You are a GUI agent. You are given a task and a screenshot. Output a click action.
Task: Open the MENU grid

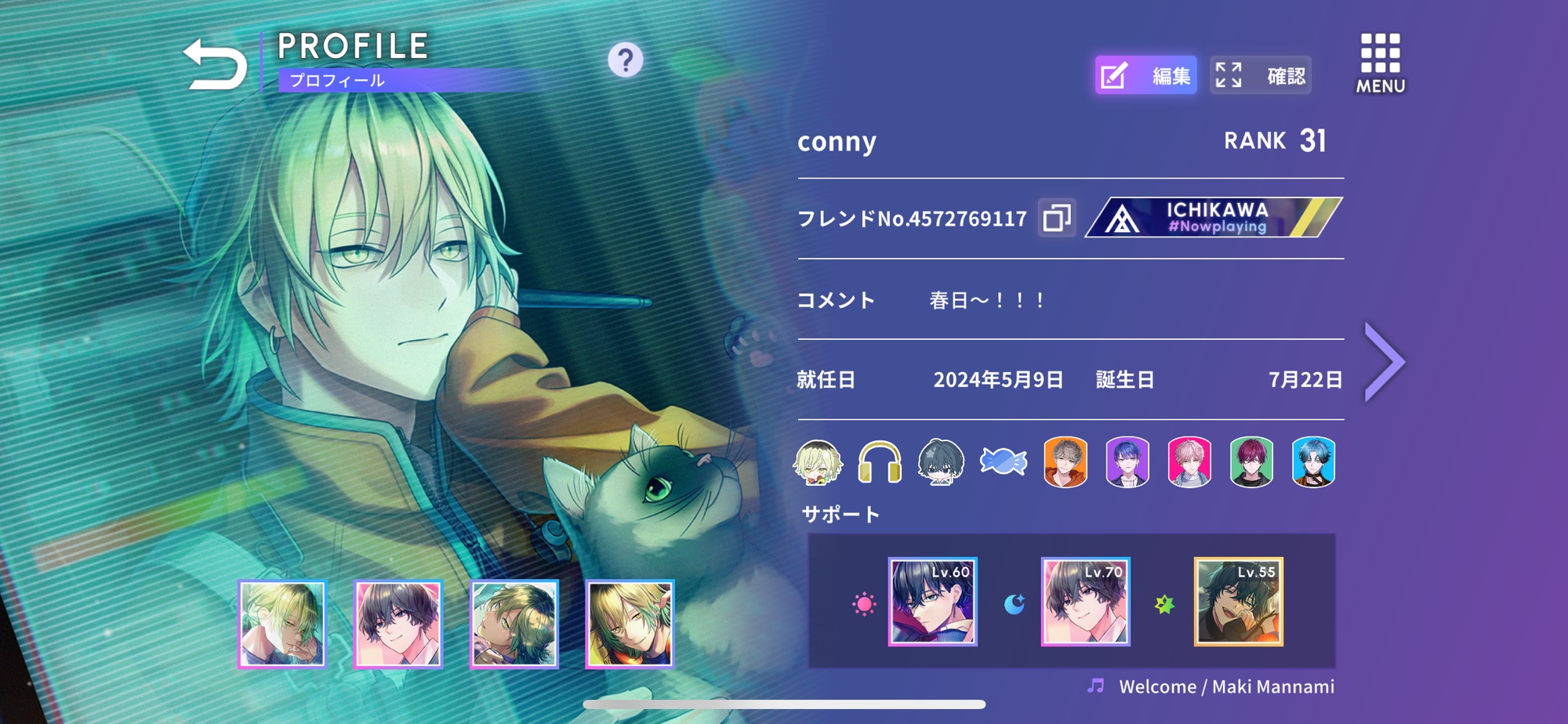click(x=1380, y=63)
